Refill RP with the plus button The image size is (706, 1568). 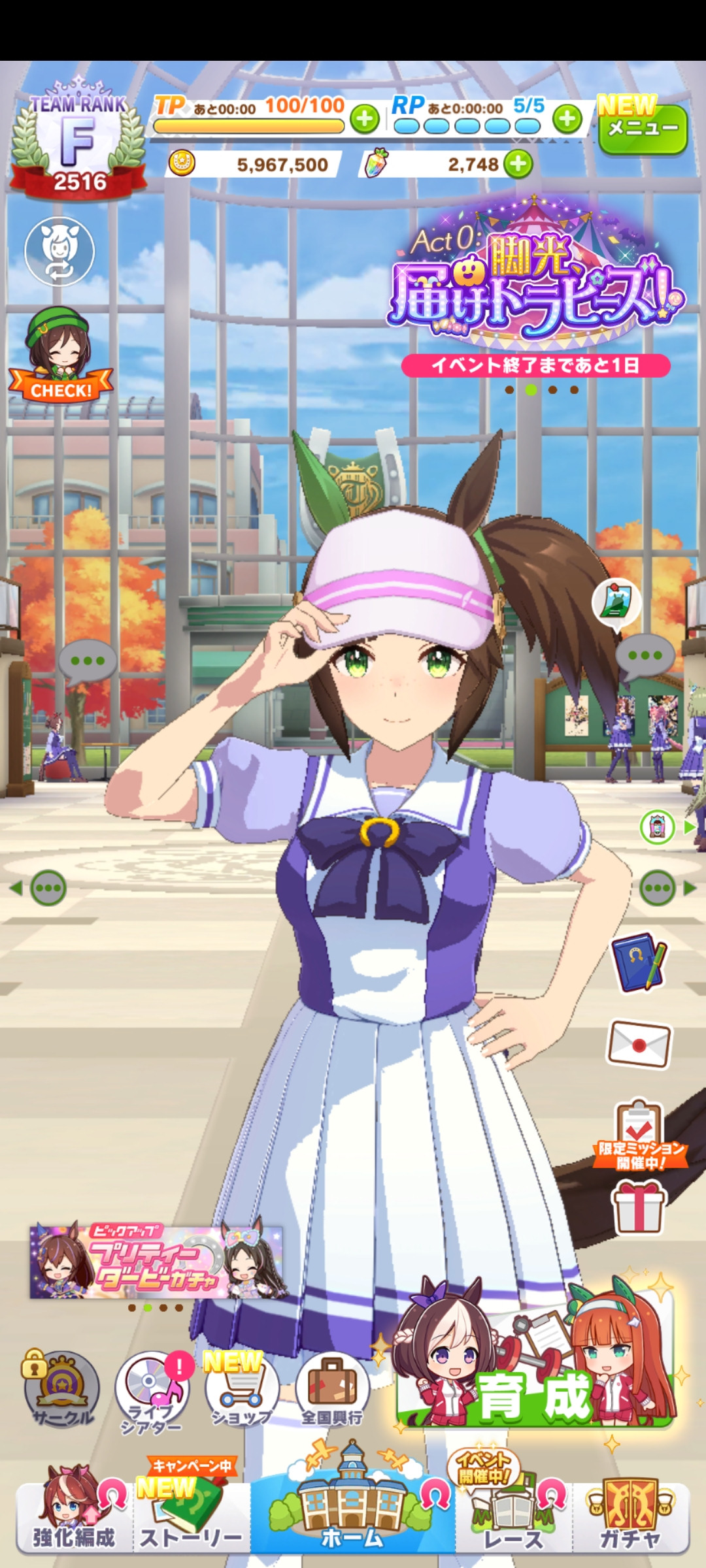pyautogui.click(x=567, y=119)
